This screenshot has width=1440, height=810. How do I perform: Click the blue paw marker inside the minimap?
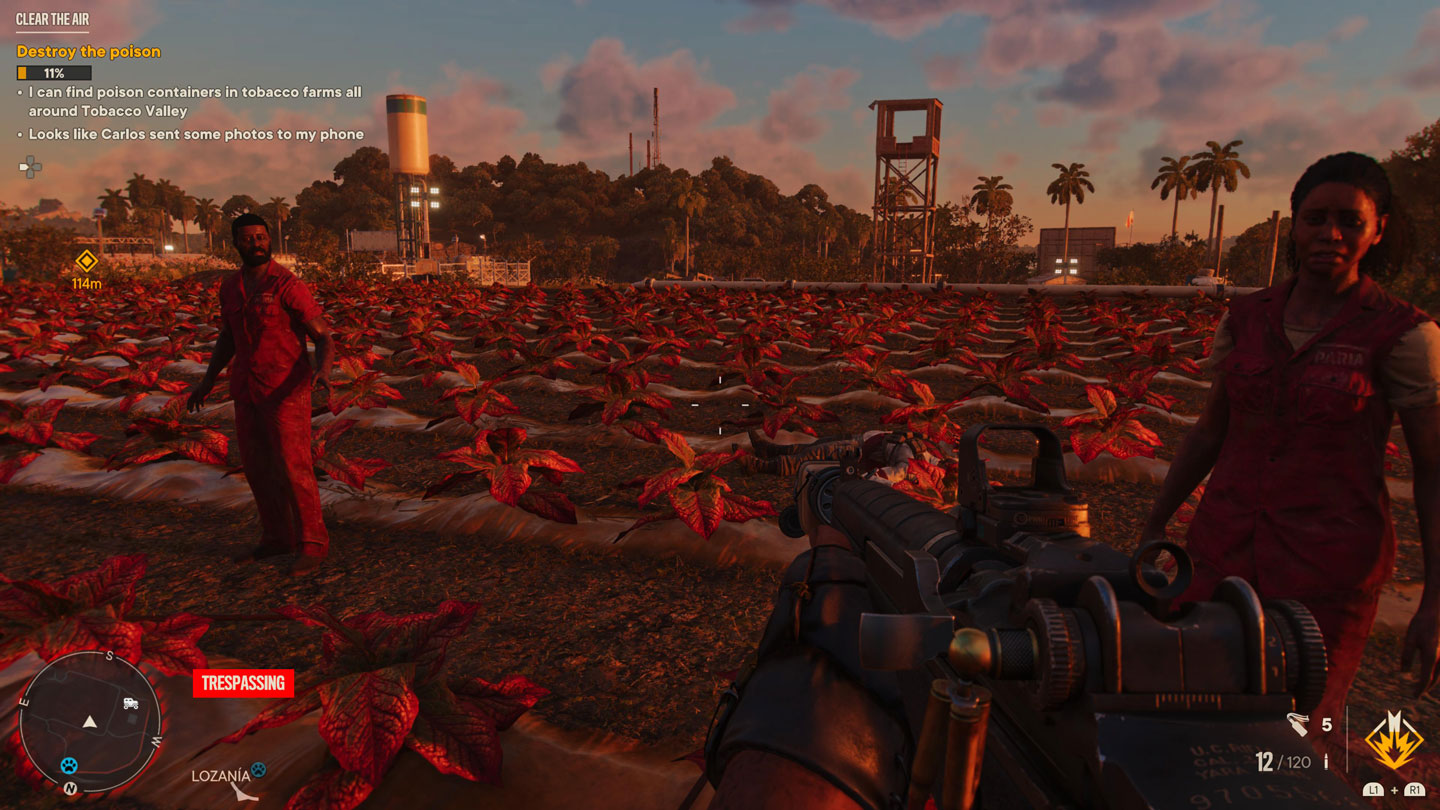coord(69,765)
